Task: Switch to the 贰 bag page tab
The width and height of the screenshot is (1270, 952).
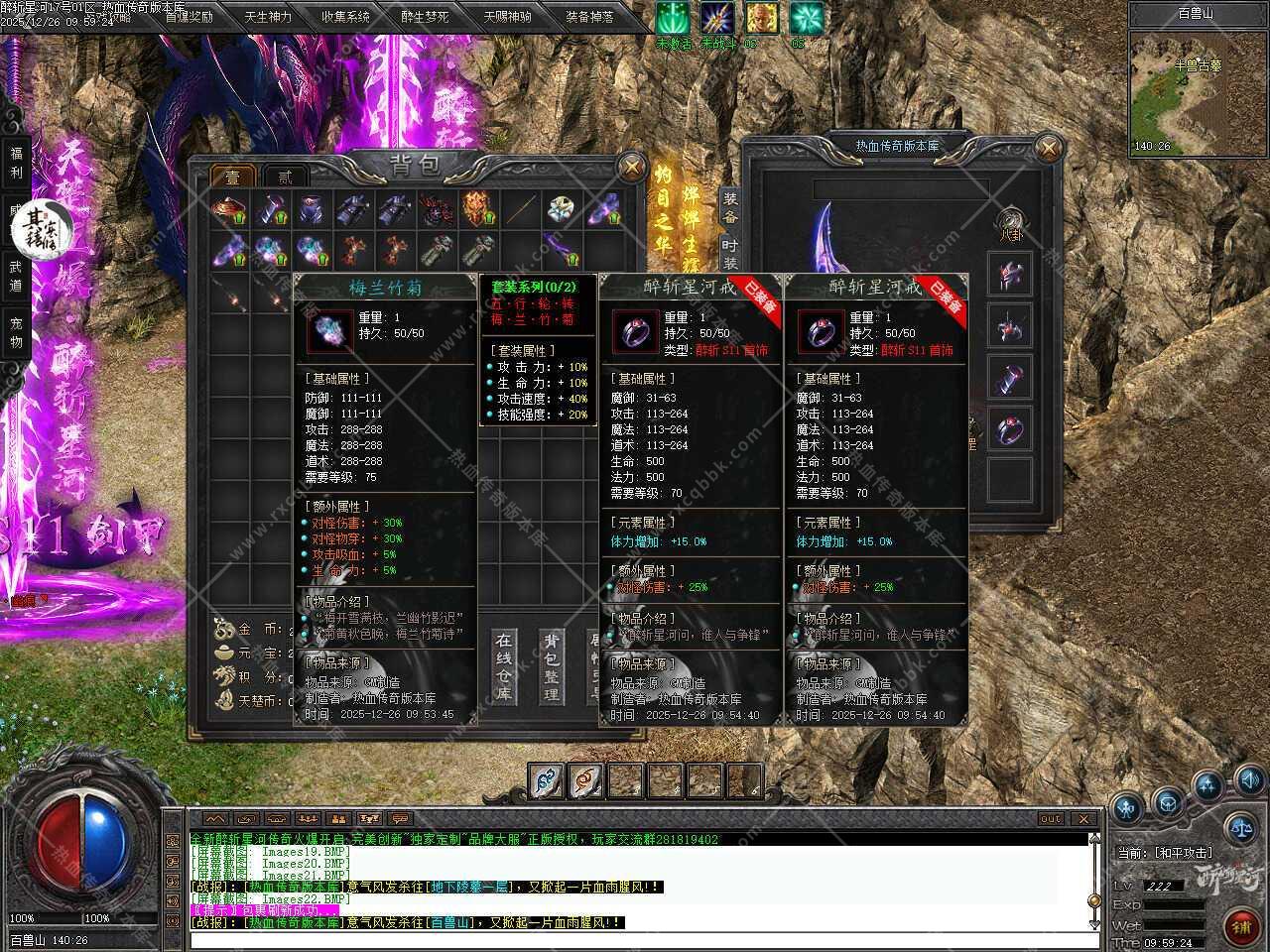Action: point(285,178)
